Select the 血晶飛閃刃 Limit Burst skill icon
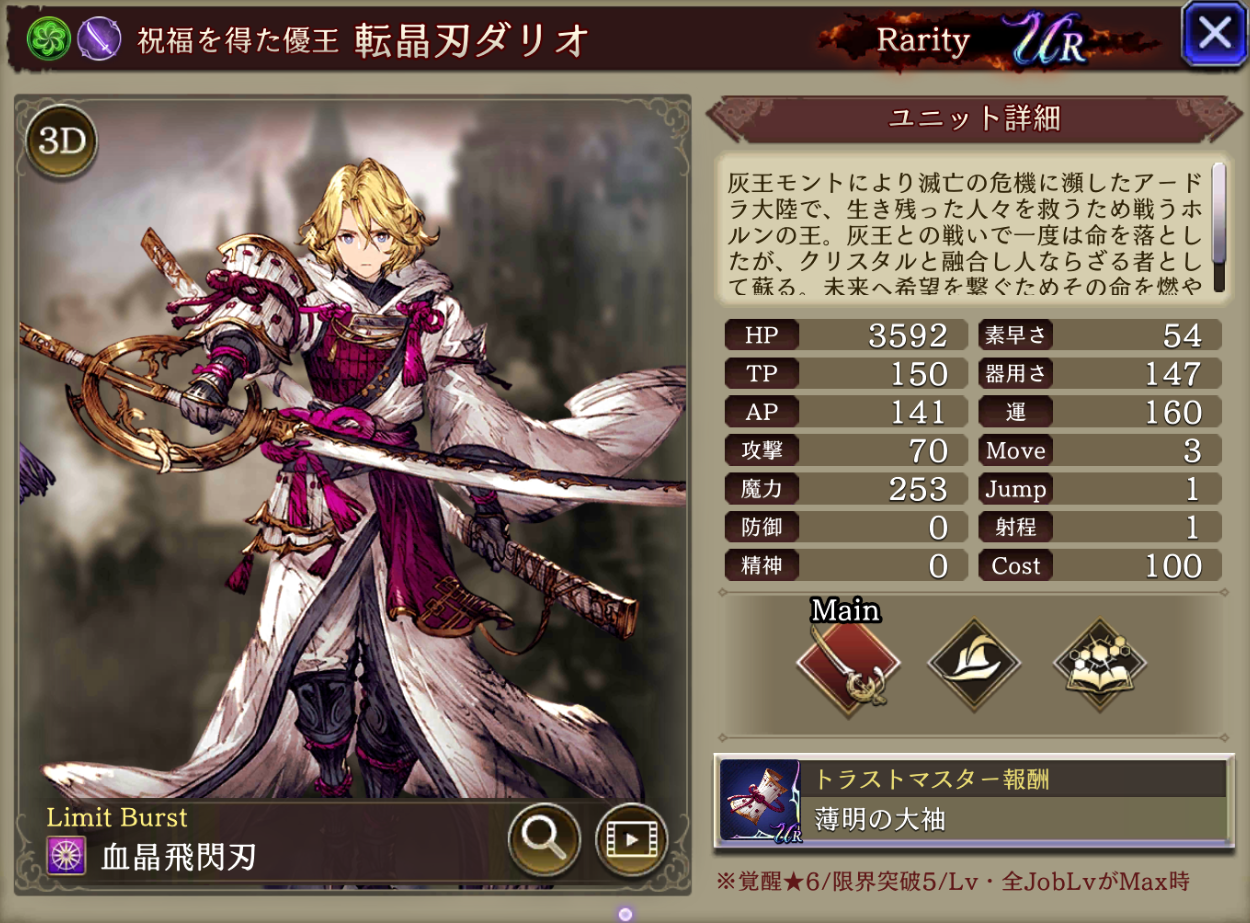 click(x=67, y=856)
